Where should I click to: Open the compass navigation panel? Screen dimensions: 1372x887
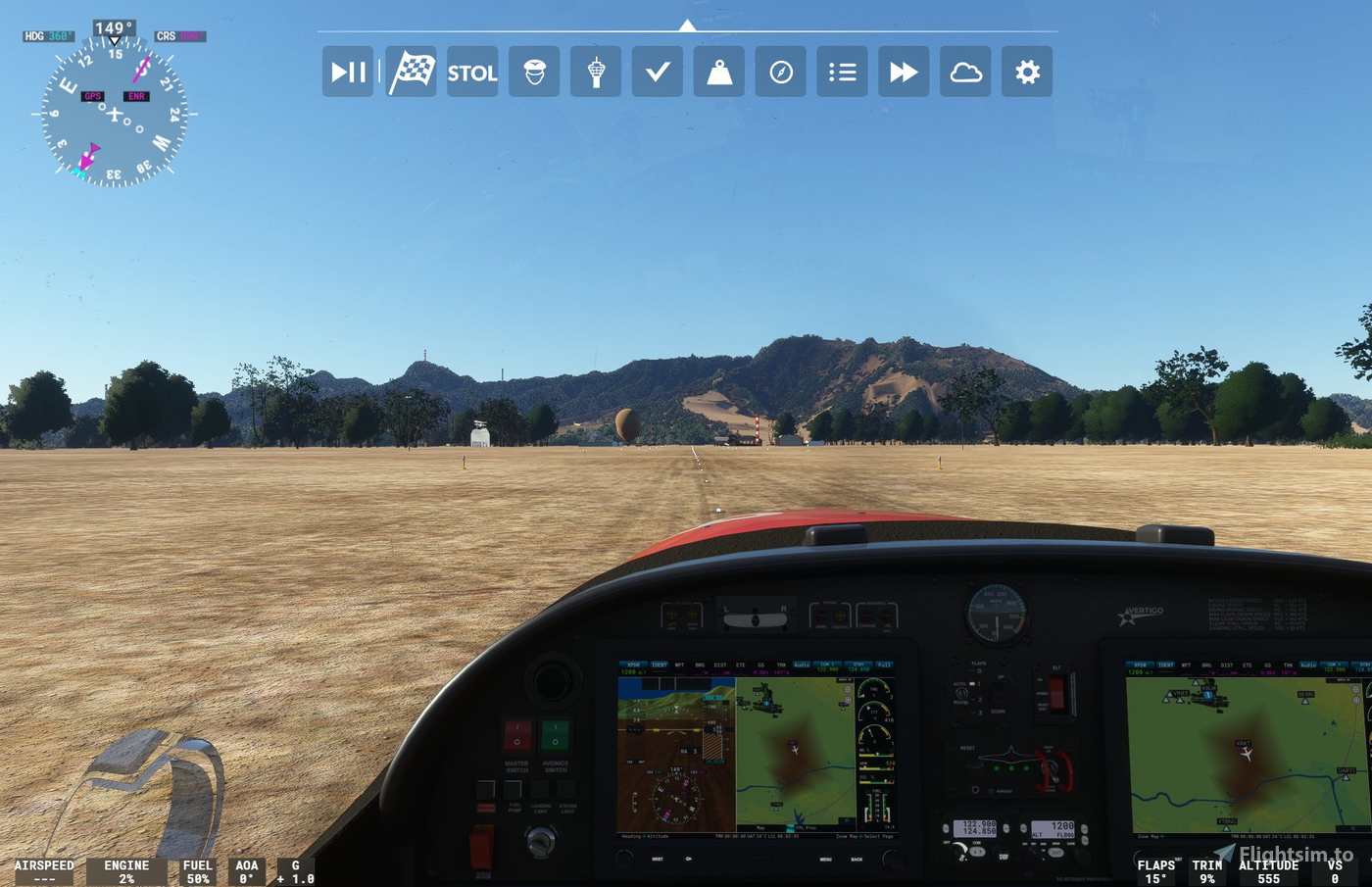pos(781,72)
